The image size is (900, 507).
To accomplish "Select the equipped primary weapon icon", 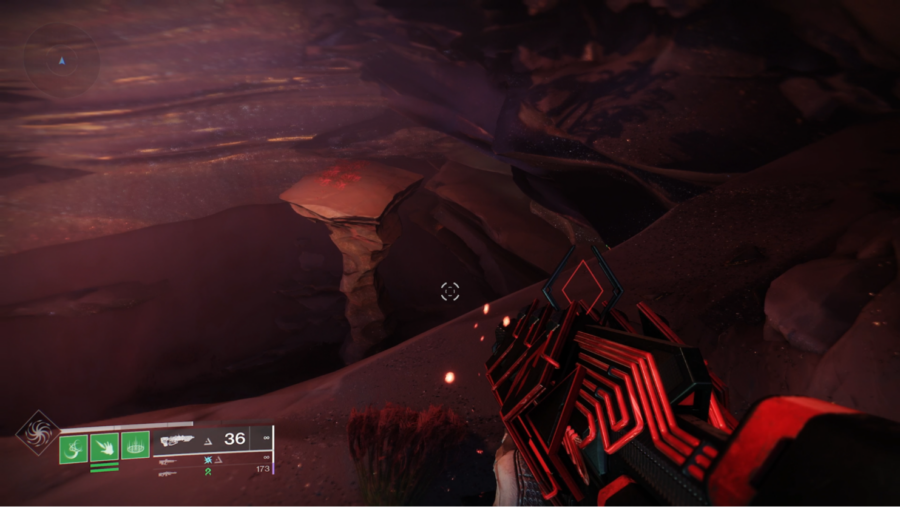I will [177, 439].
